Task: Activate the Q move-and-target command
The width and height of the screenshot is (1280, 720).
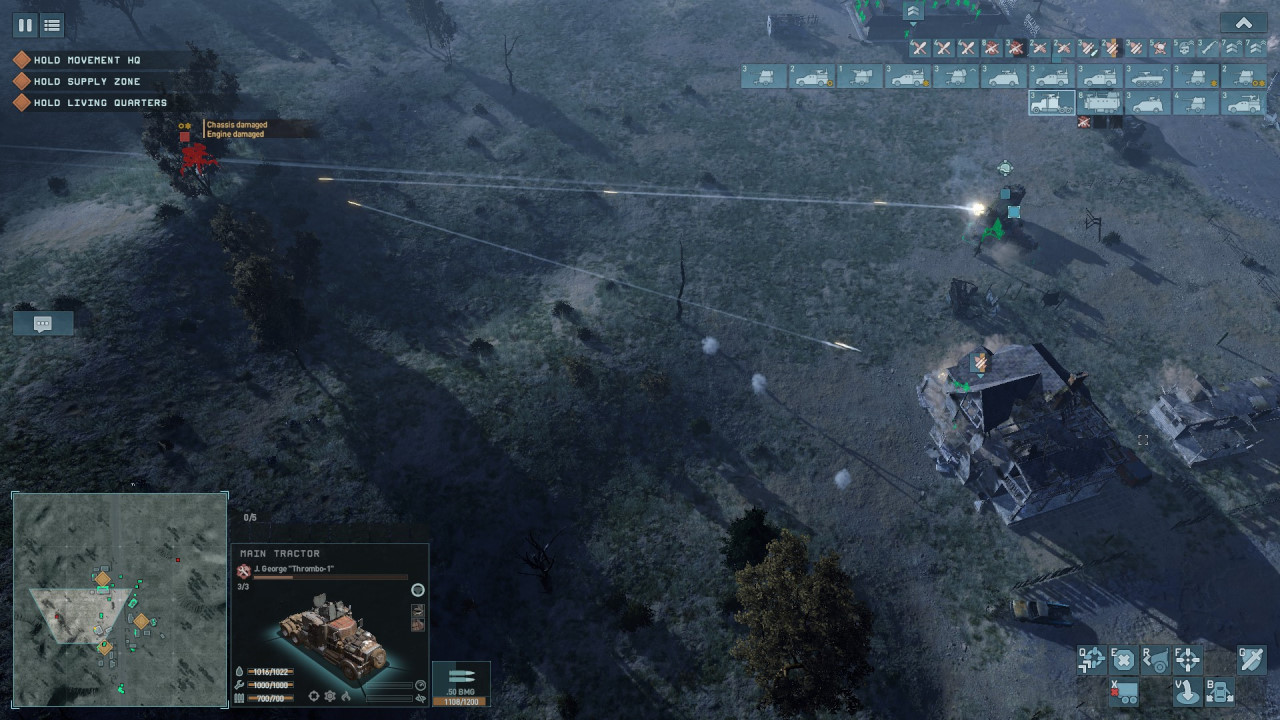Action: (1092, 659)
